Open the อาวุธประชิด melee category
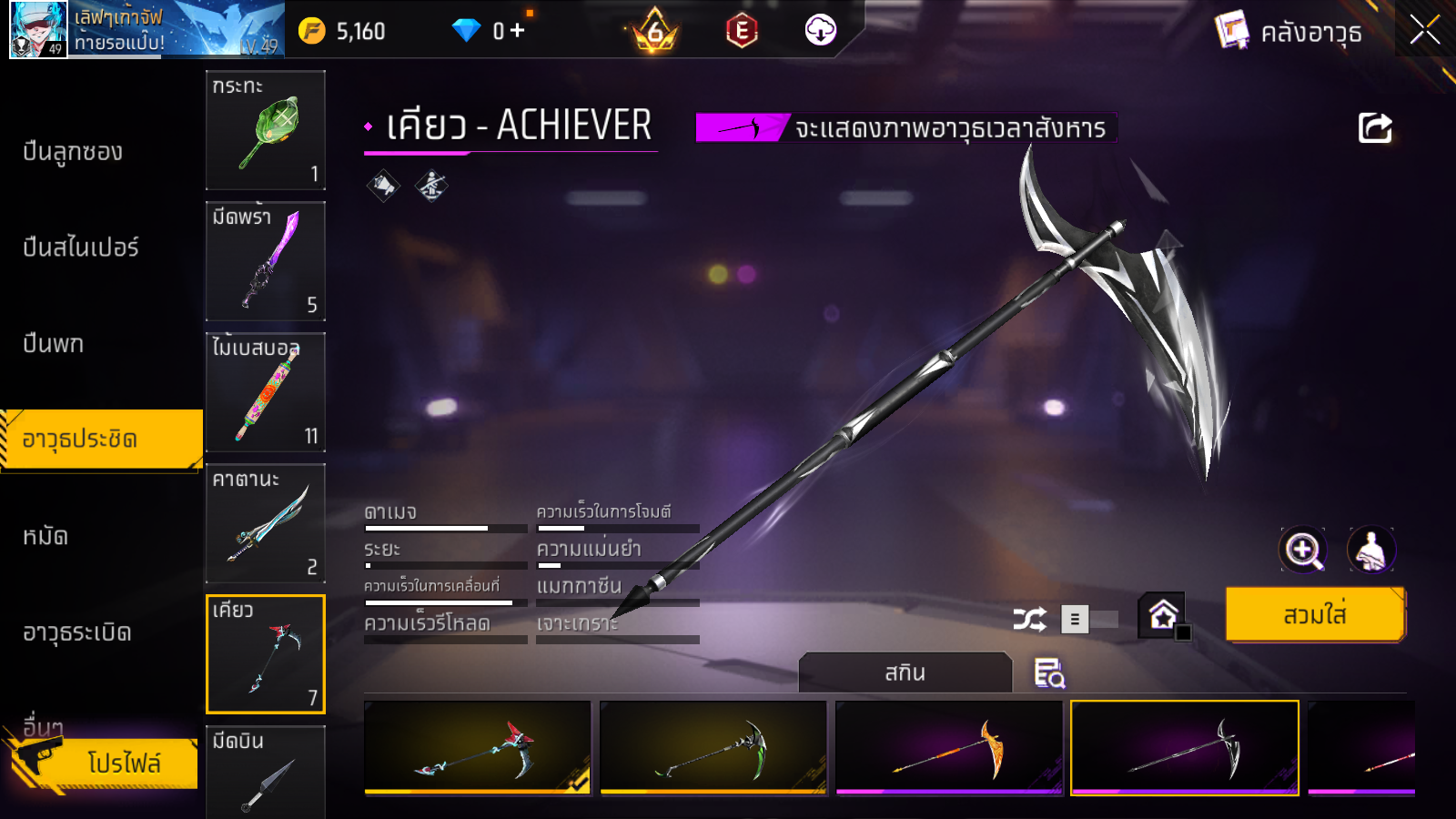The height and width of the screenshot is (819, 1456). click(100, 440)
